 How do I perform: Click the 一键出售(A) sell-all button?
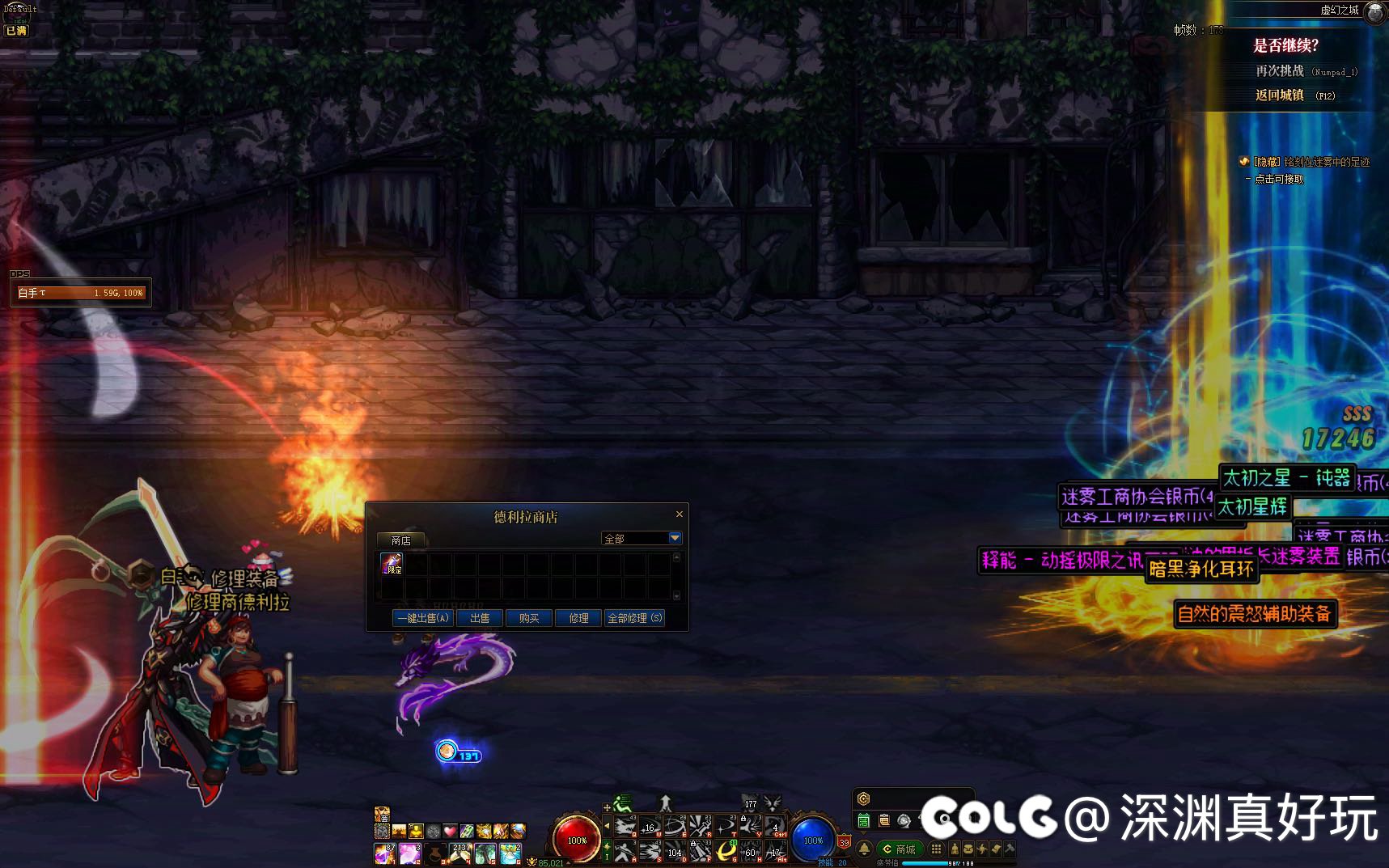coord(422,618)
